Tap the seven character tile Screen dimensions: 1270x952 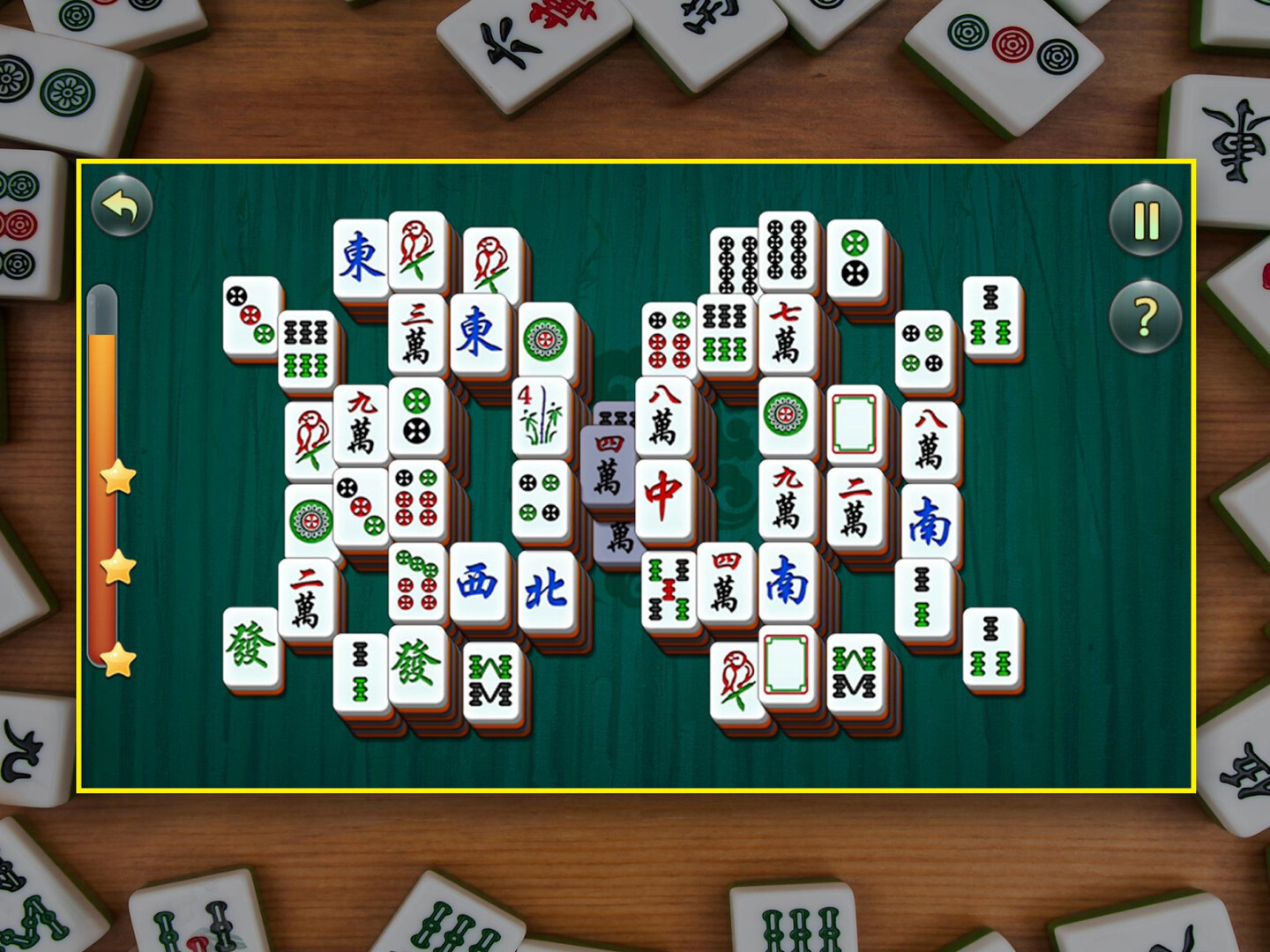pos(785,335)
